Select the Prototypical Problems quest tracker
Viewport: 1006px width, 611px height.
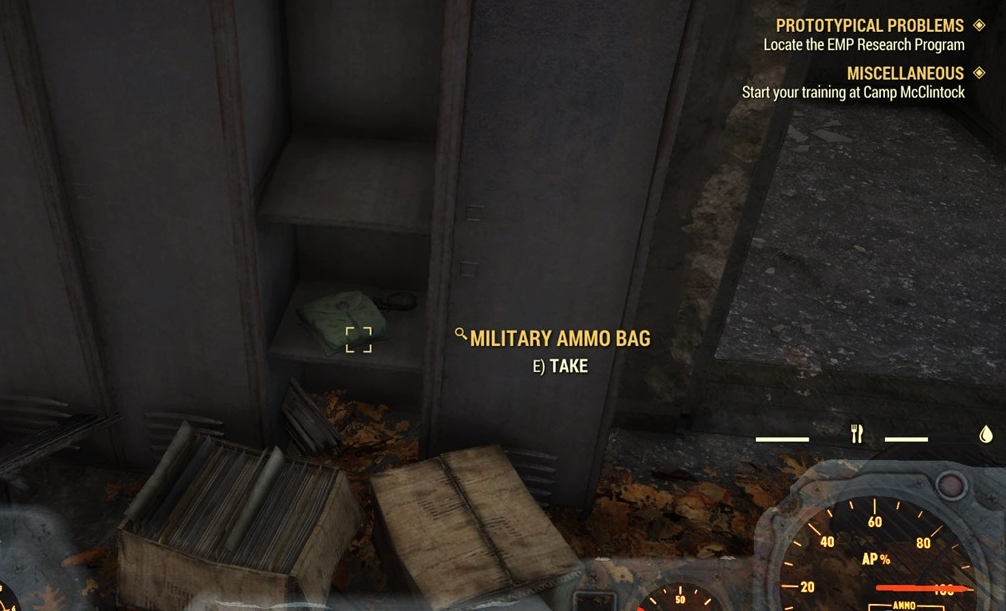[869, 26]
